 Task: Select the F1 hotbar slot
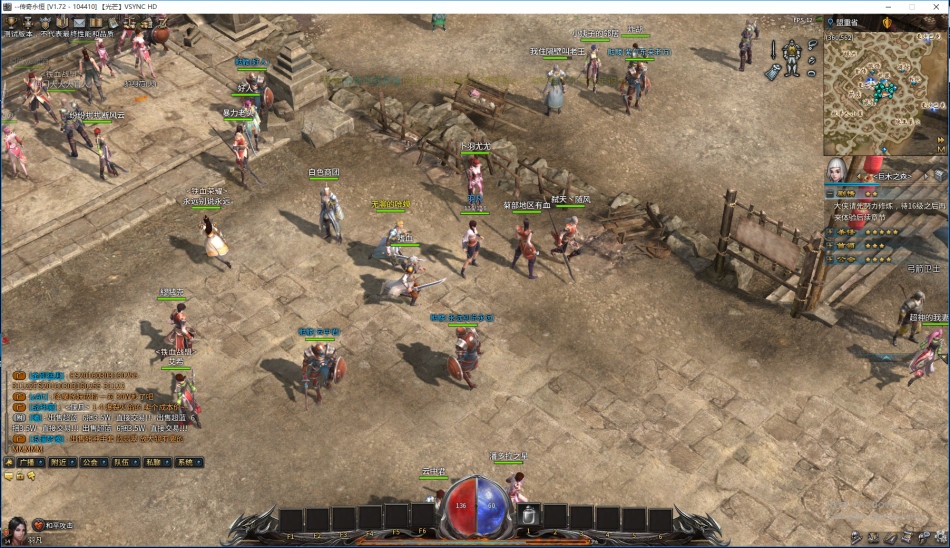(x=291, y=520)
